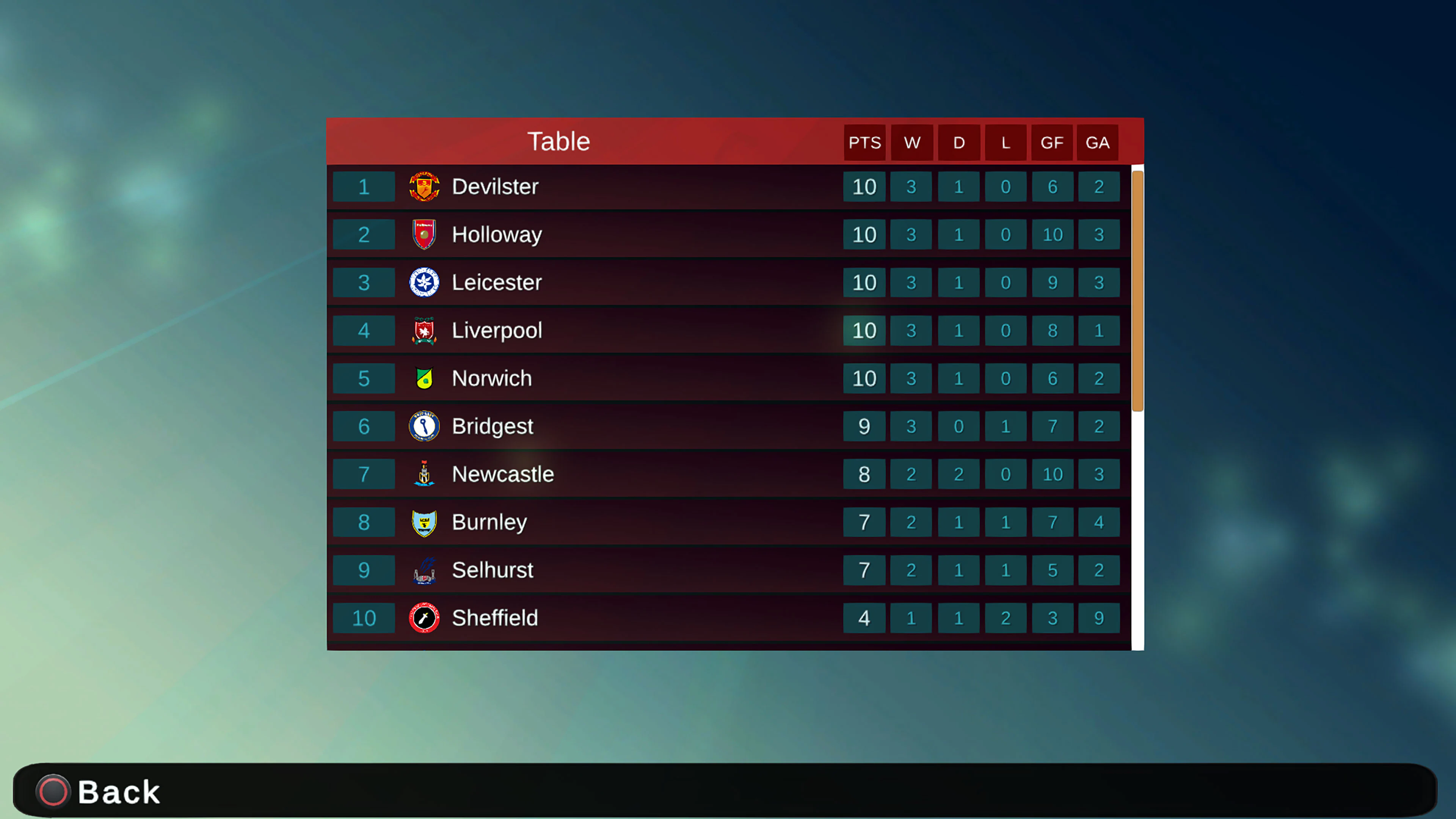Click the GA column header

[x=1098, y=143]
